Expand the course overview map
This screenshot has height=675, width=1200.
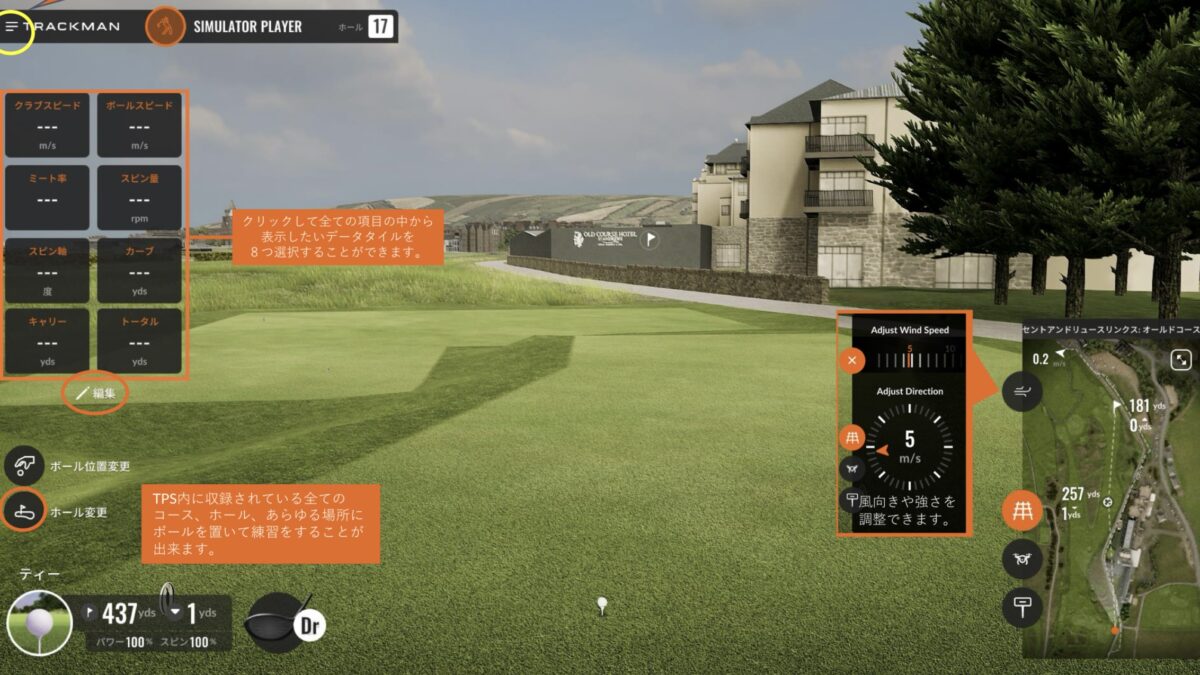(x=1181, y=360)
